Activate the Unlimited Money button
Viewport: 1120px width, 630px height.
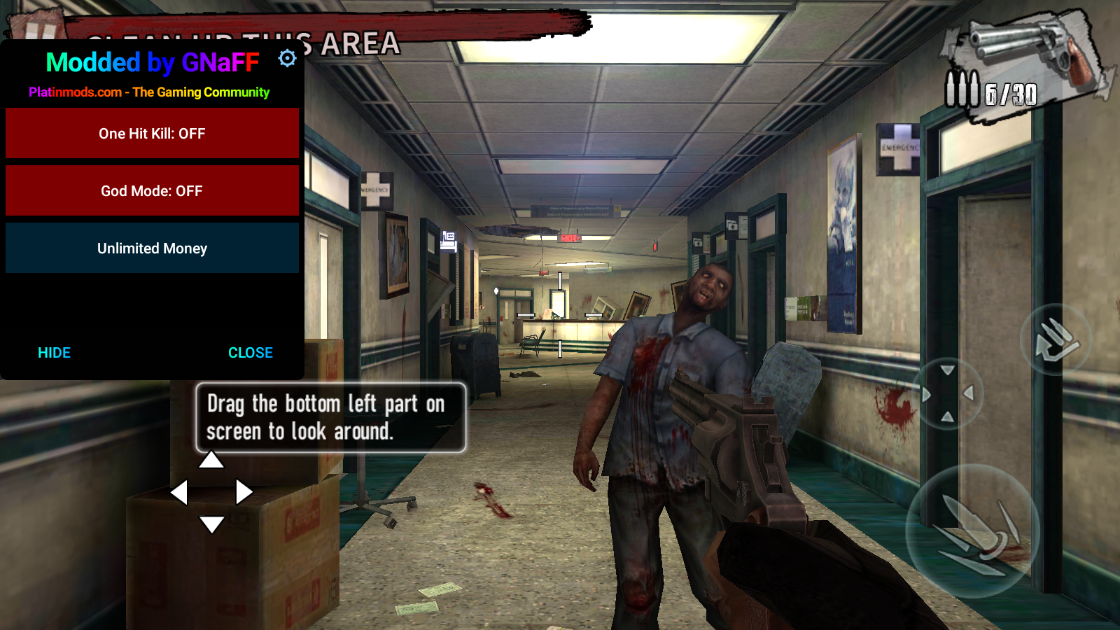point(152,248)
